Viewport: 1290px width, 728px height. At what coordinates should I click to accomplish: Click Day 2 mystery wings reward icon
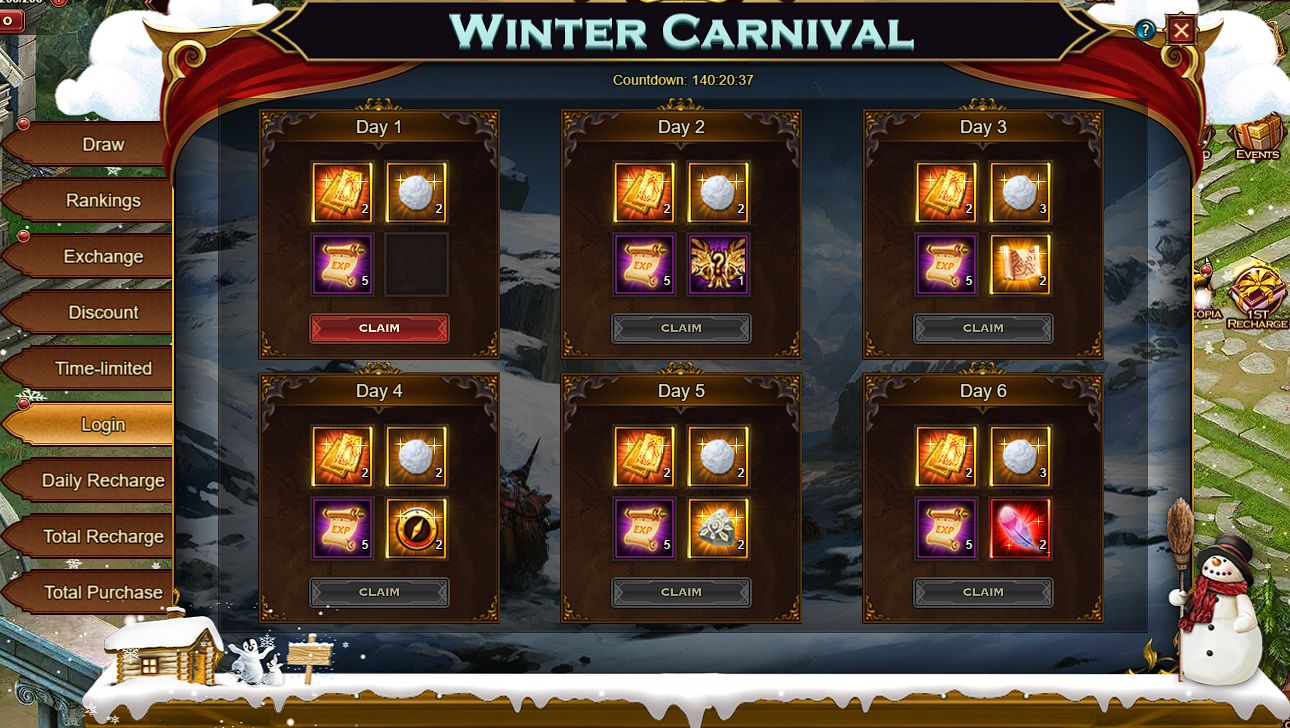(718, 265)
